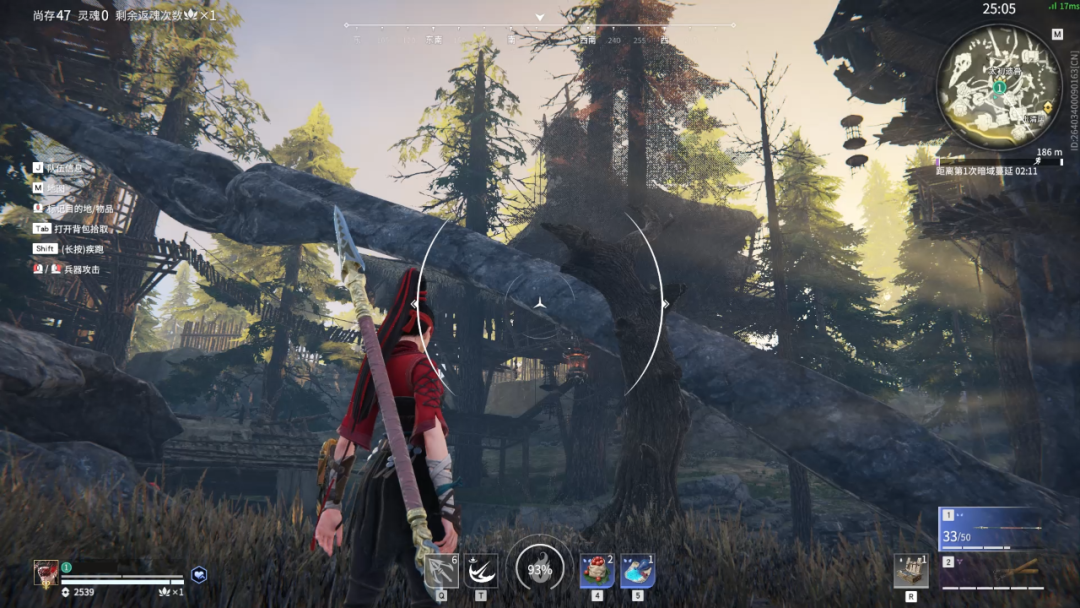Use the weapon repair kit item
The image size is (1080, 608).
click(x=911, y=571)
